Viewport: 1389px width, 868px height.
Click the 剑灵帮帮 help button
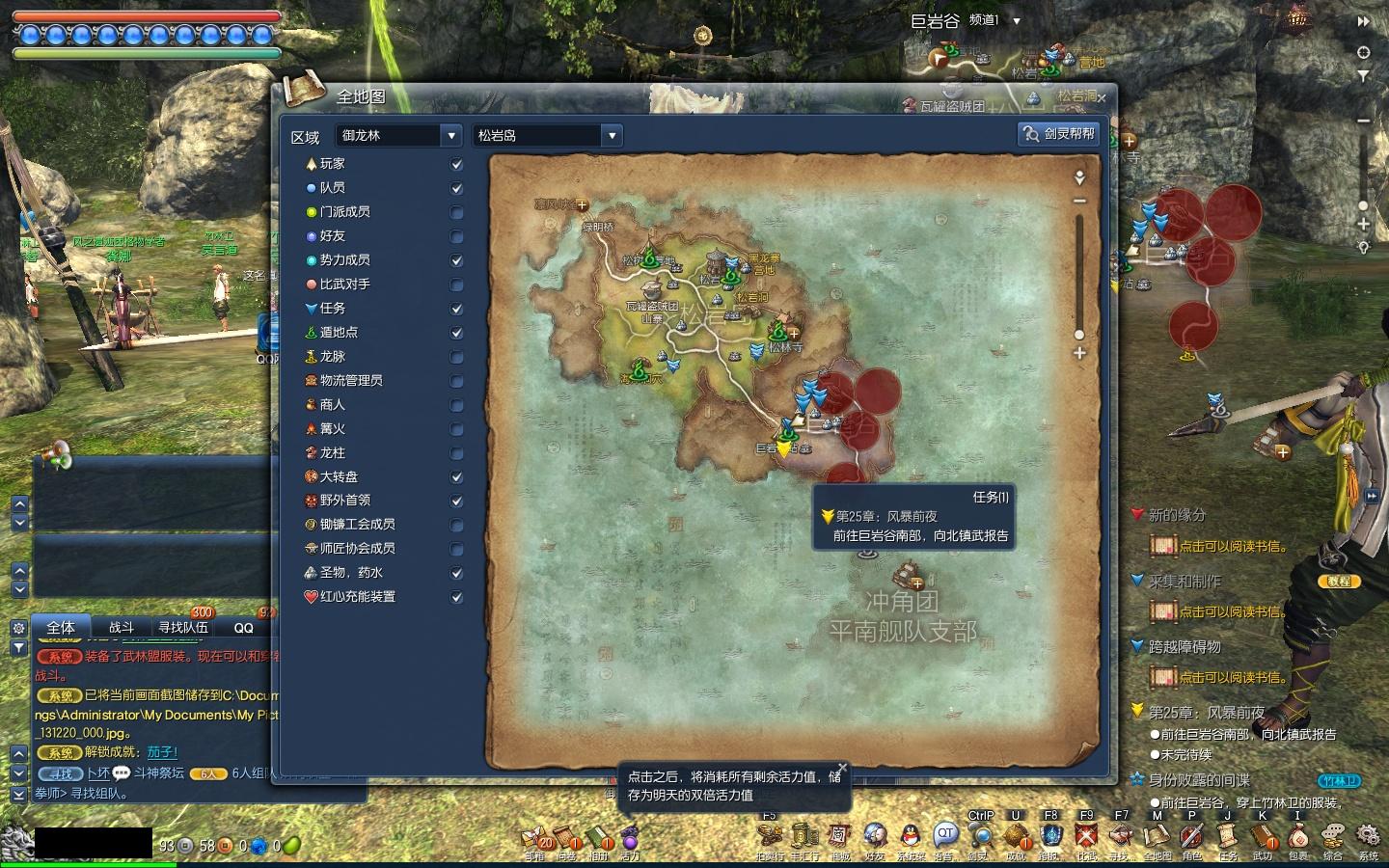[1060, 134]
